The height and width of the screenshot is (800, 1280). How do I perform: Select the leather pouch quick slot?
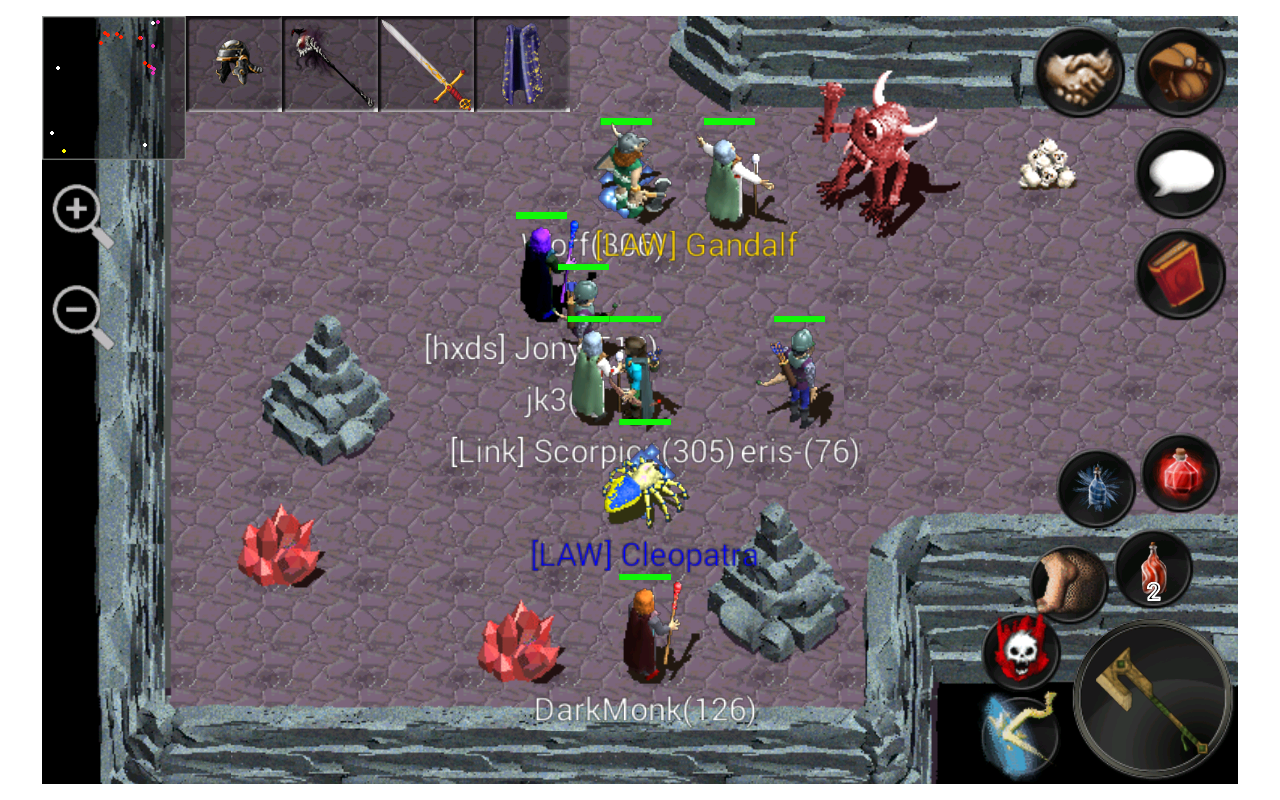tap(1070, 578)
